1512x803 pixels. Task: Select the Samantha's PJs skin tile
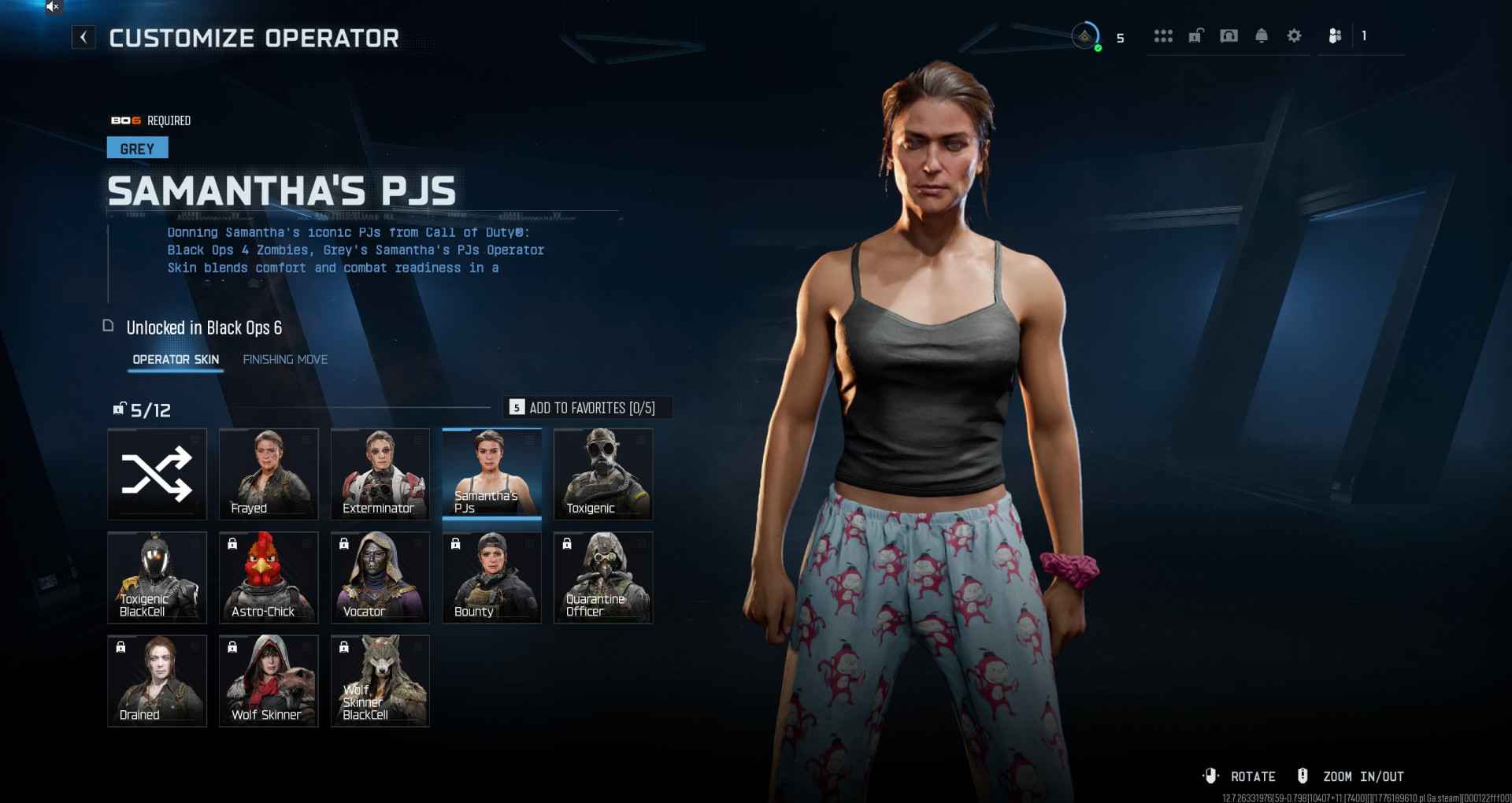pos(491,474)
